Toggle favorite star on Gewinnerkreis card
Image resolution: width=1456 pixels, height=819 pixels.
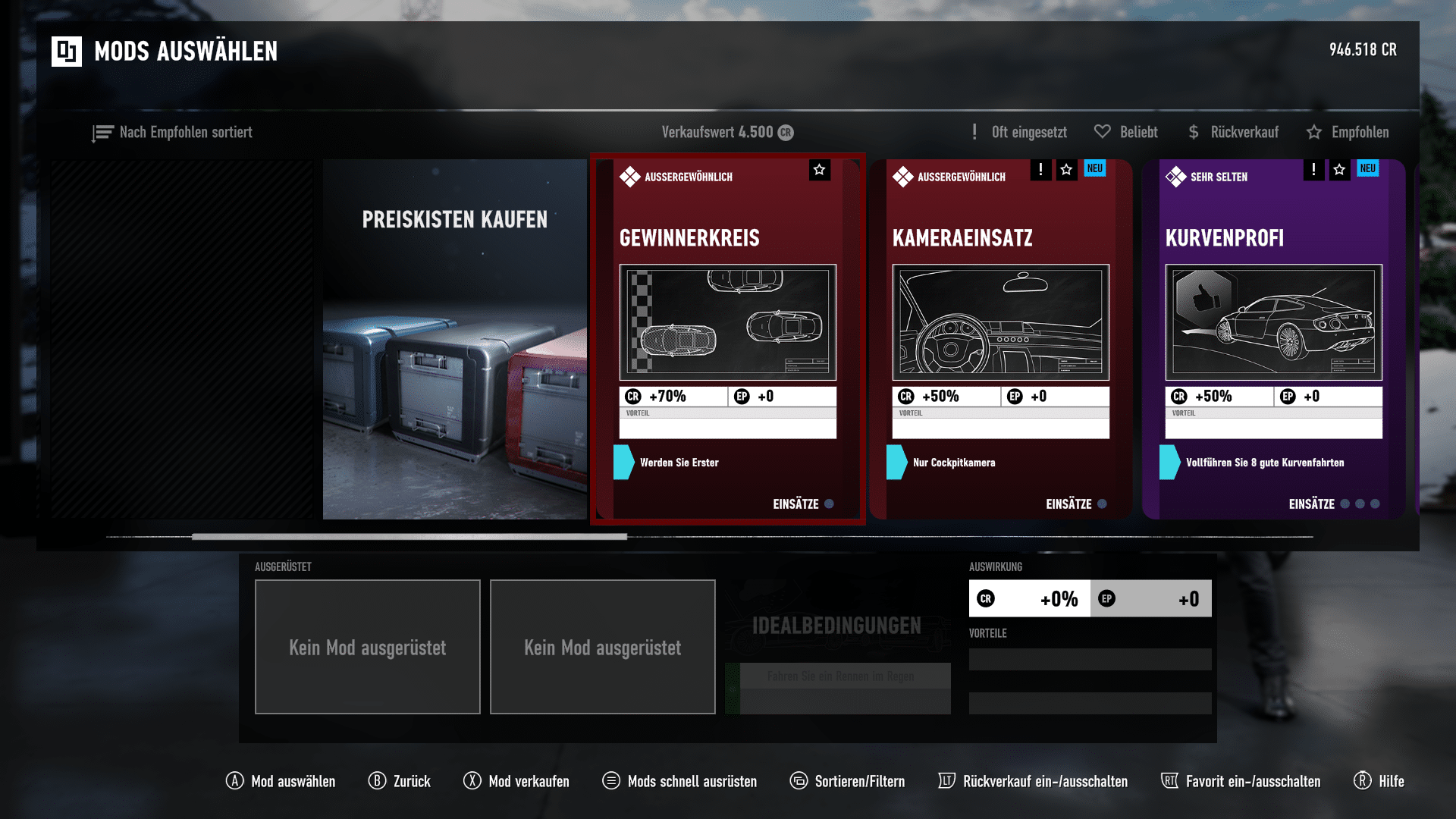coord(820,170)
